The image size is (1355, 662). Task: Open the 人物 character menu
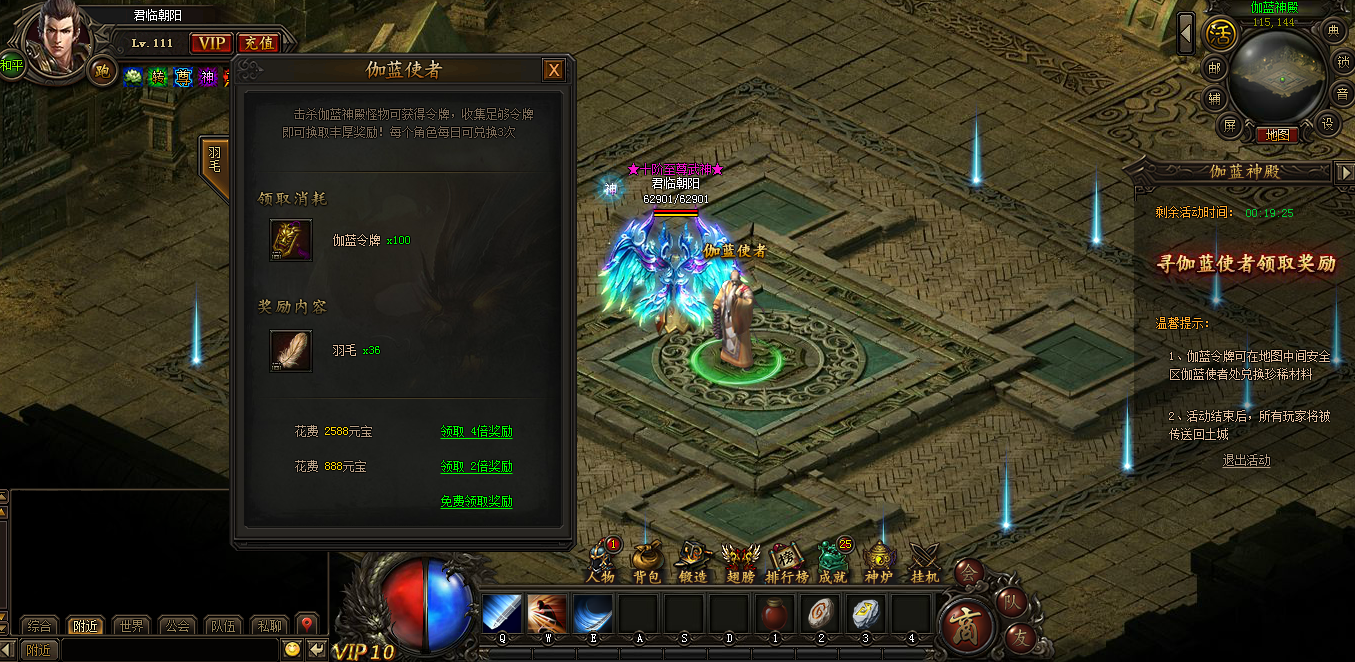pos(602,560)
